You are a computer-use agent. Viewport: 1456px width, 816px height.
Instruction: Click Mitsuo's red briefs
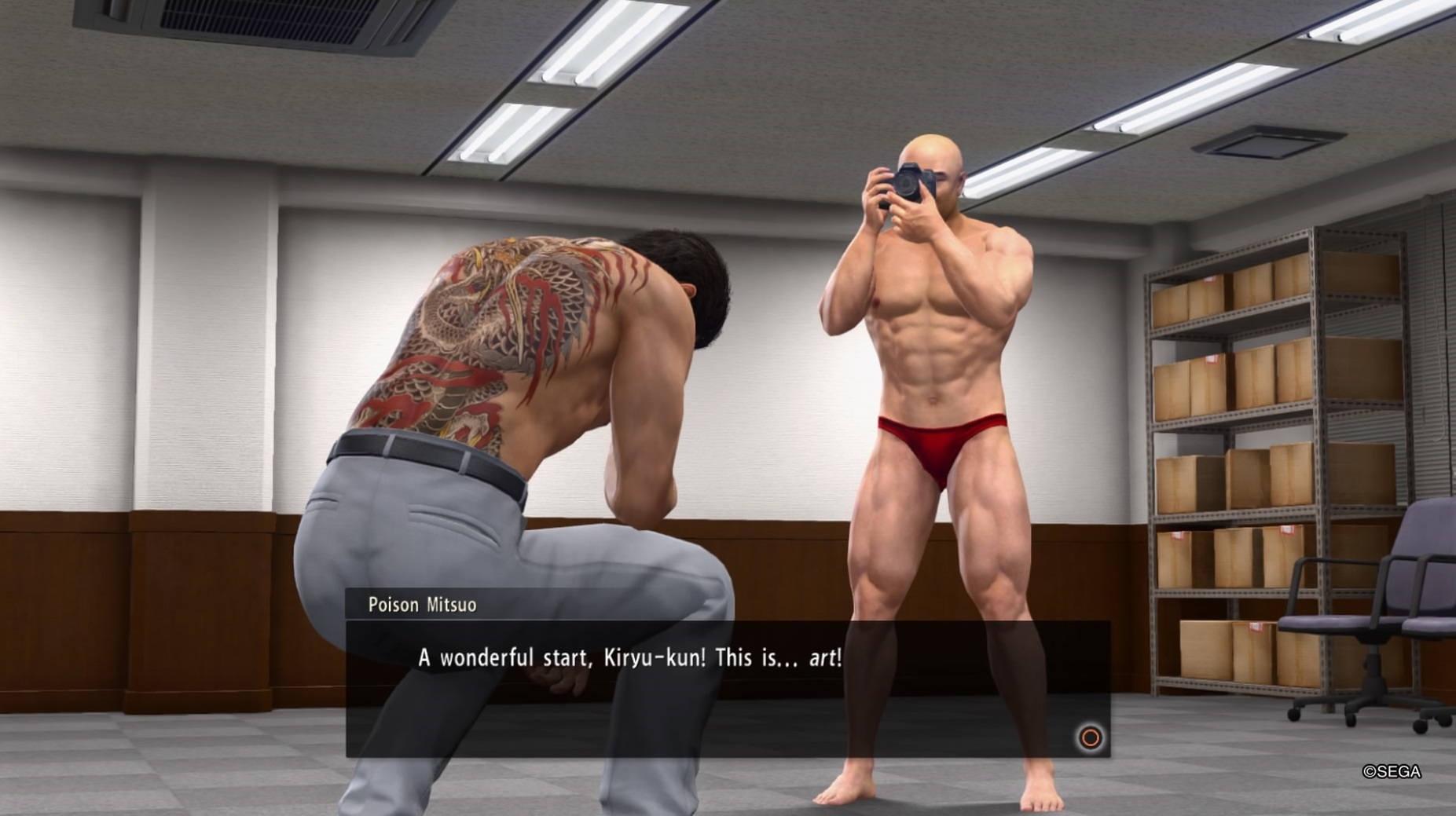coord(939,440)
